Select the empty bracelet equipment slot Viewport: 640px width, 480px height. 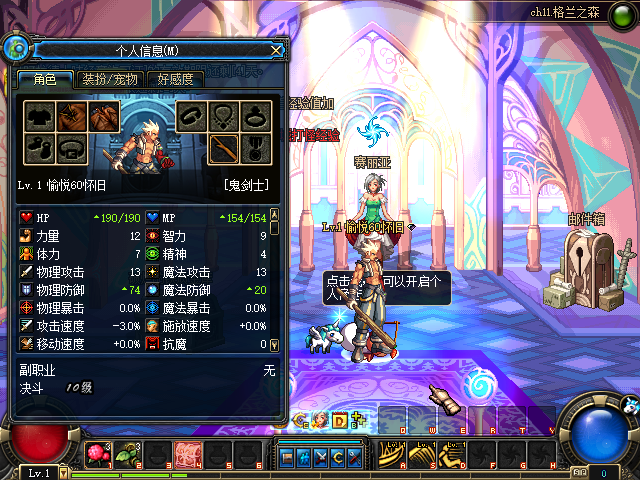point(191,116)
